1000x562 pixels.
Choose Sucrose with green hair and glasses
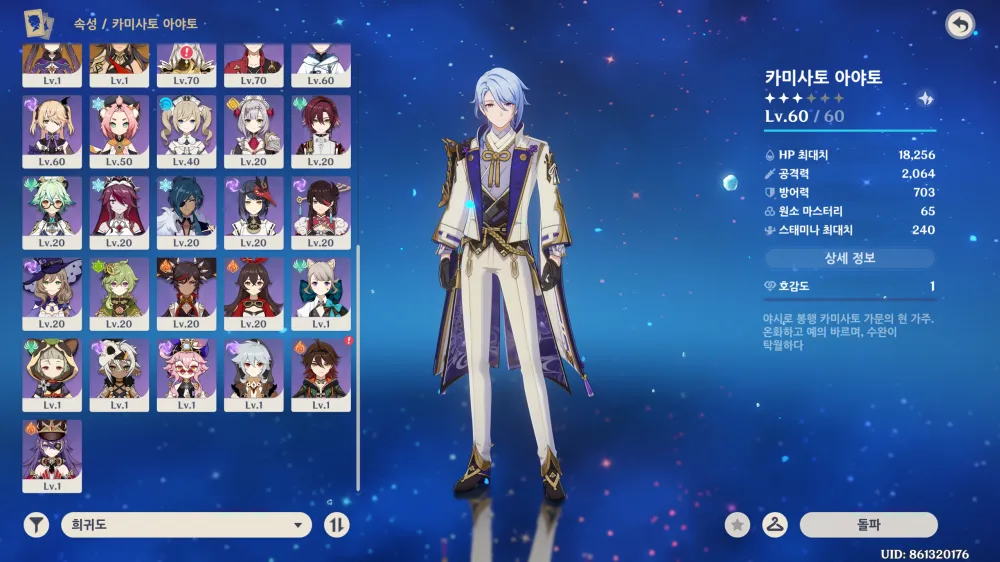click(x=52, y=212)
